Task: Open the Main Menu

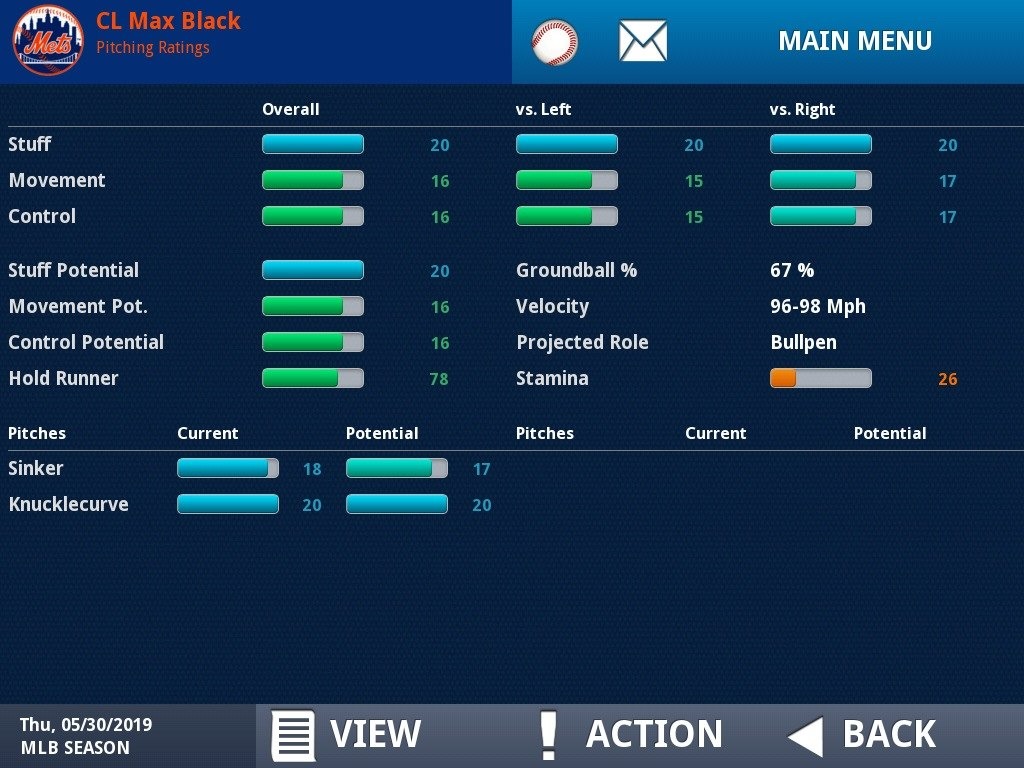Action: click(x=854, y=41)
